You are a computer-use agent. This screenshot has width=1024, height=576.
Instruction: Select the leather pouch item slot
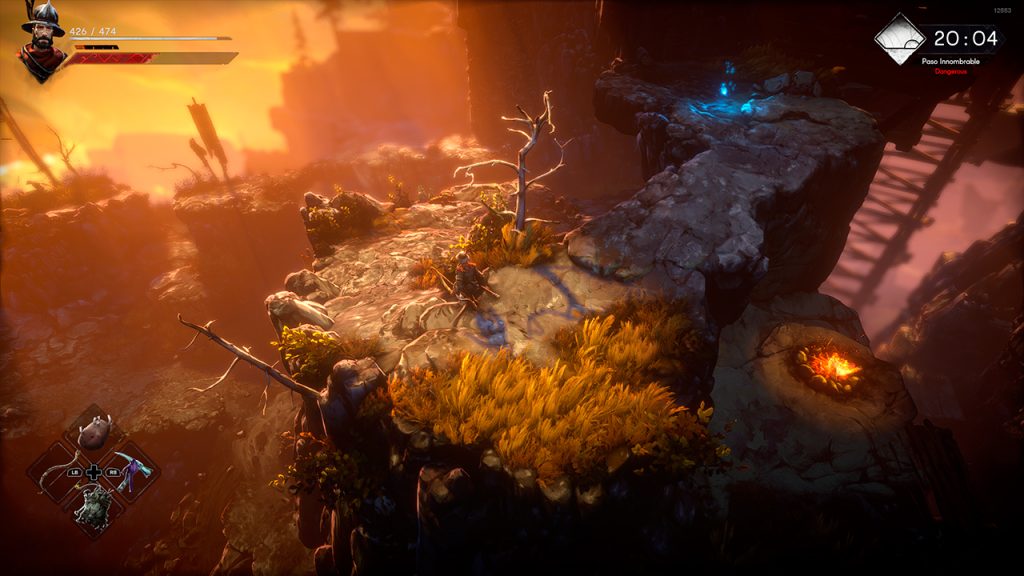tap(93, 435)
